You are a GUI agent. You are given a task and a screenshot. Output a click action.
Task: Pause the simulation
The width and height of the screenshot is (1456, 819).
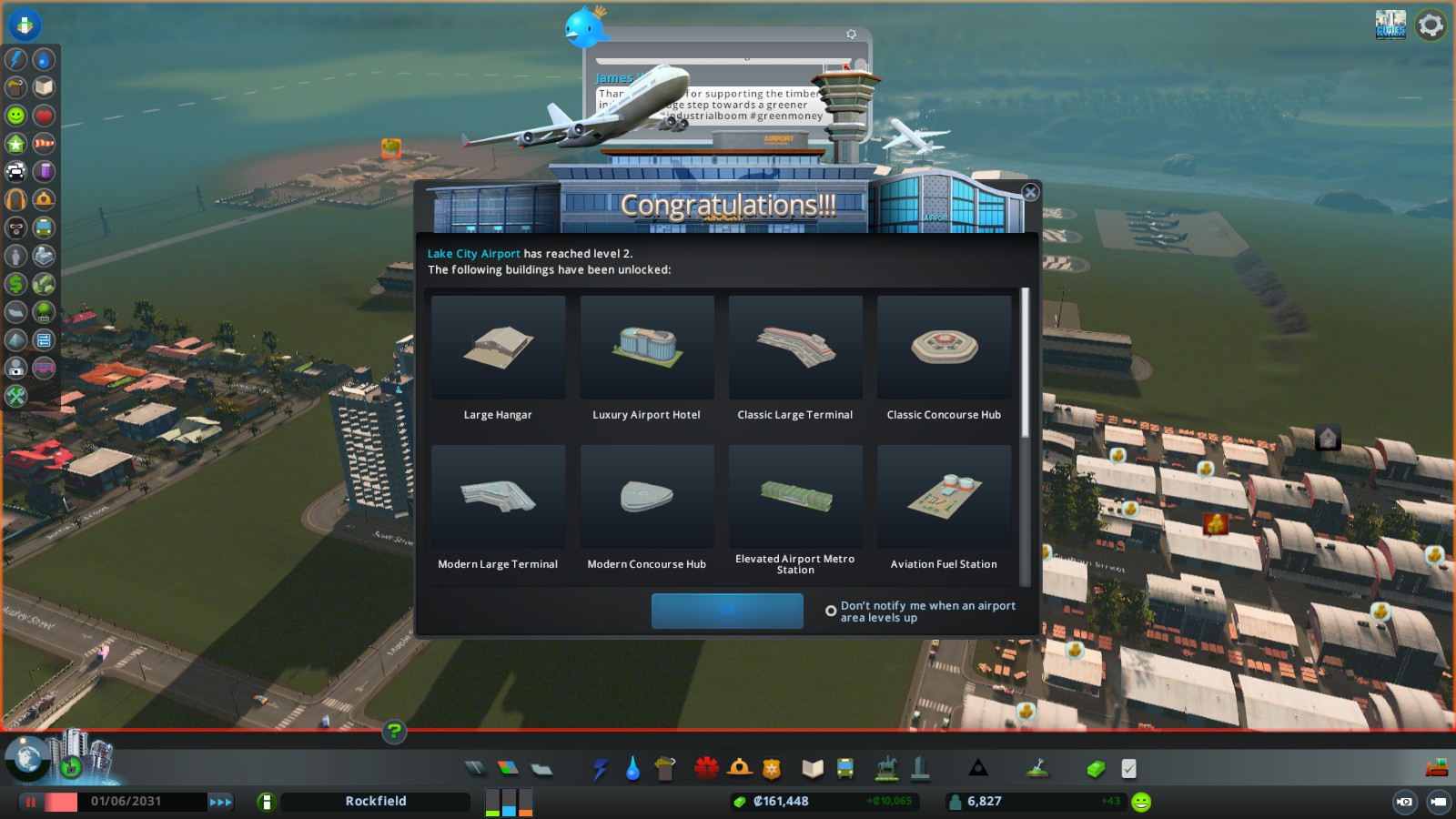[x=31, y=802]
